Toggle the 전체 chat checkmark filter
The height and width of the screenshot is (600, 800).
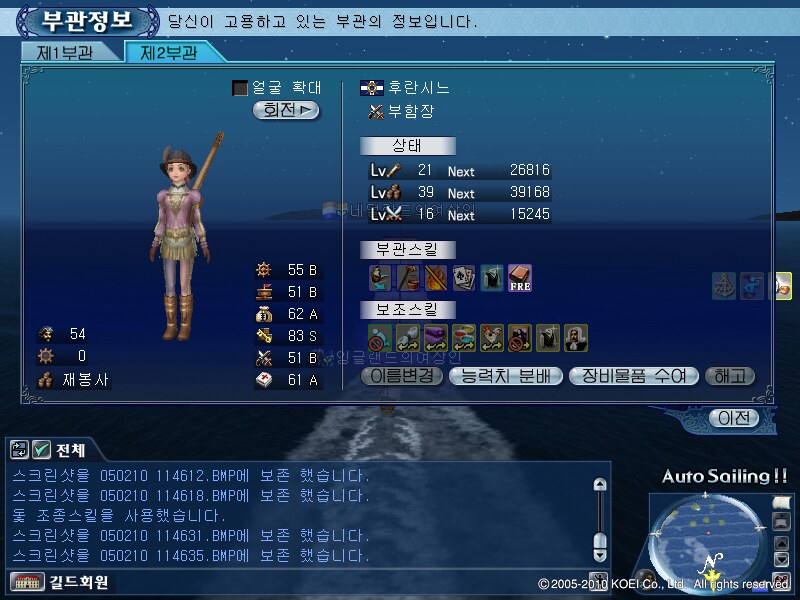coord(42,450)
